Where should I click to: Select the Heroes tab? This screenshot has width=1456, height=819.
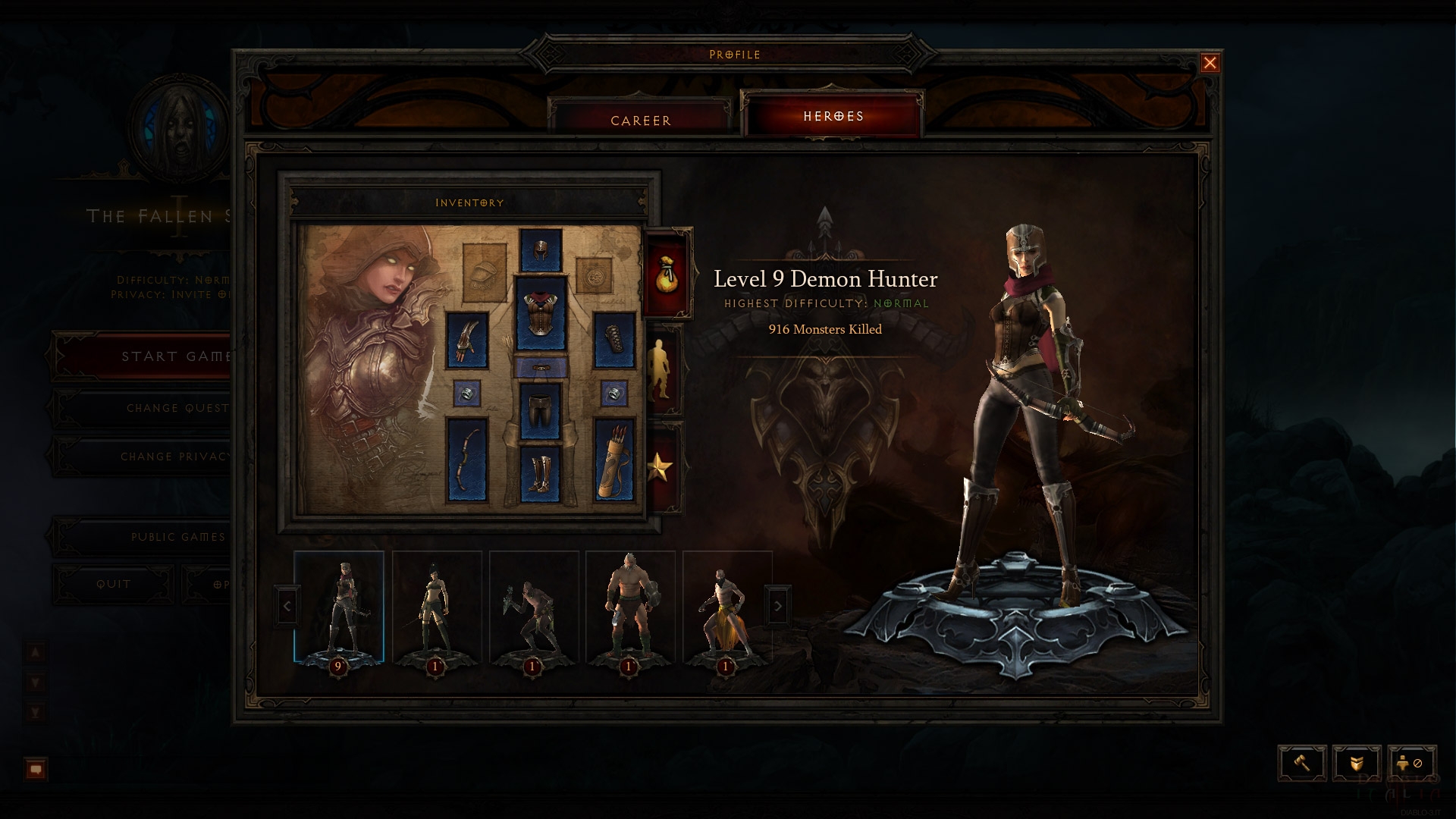click(x=833, y=116)
